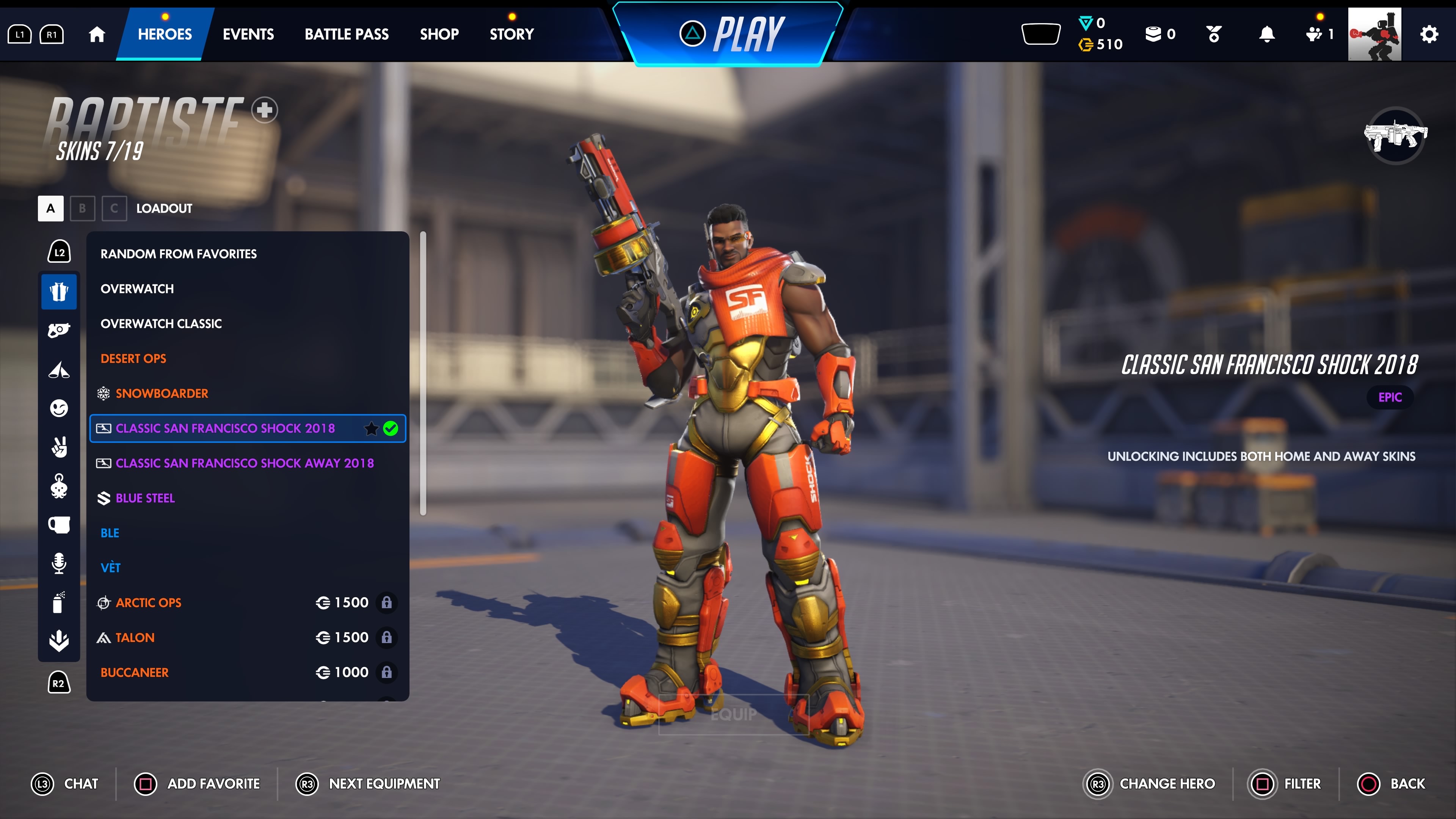Choose the locked Arctic Ops skin
This screenshot has height=819, width=1456.
149,602
